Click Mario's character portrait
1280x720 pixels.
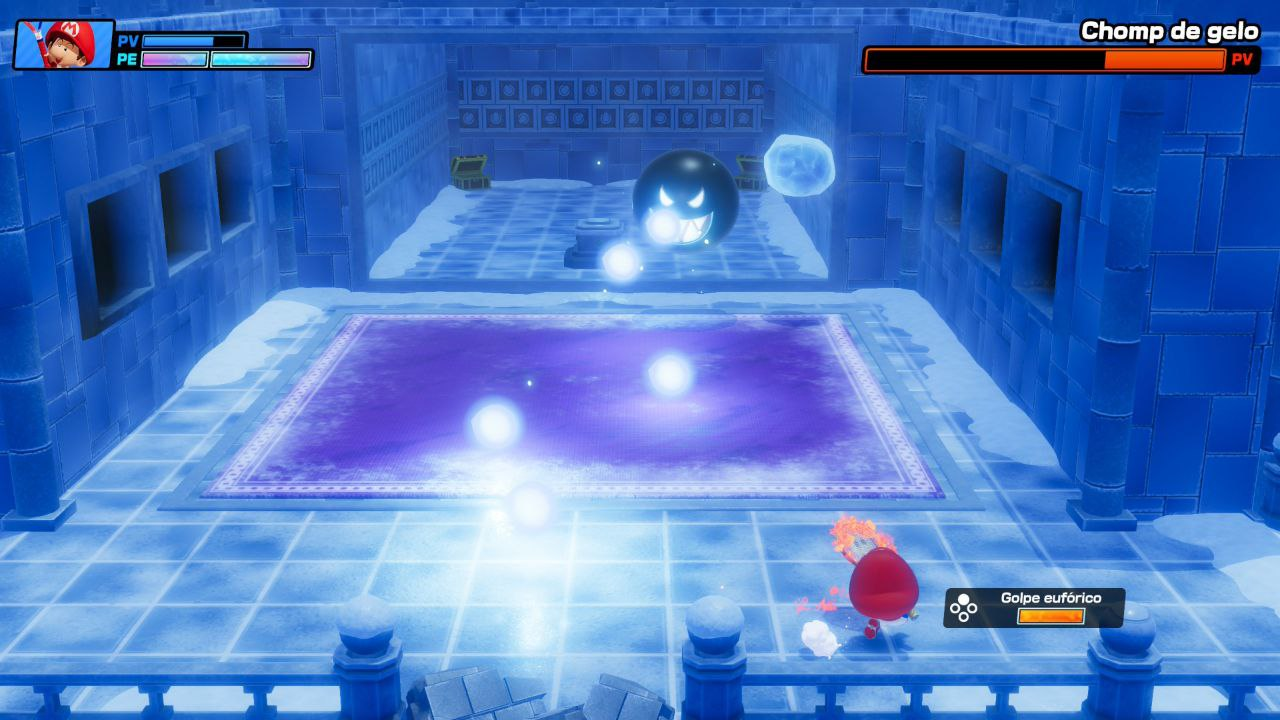[x=64, y=44]
